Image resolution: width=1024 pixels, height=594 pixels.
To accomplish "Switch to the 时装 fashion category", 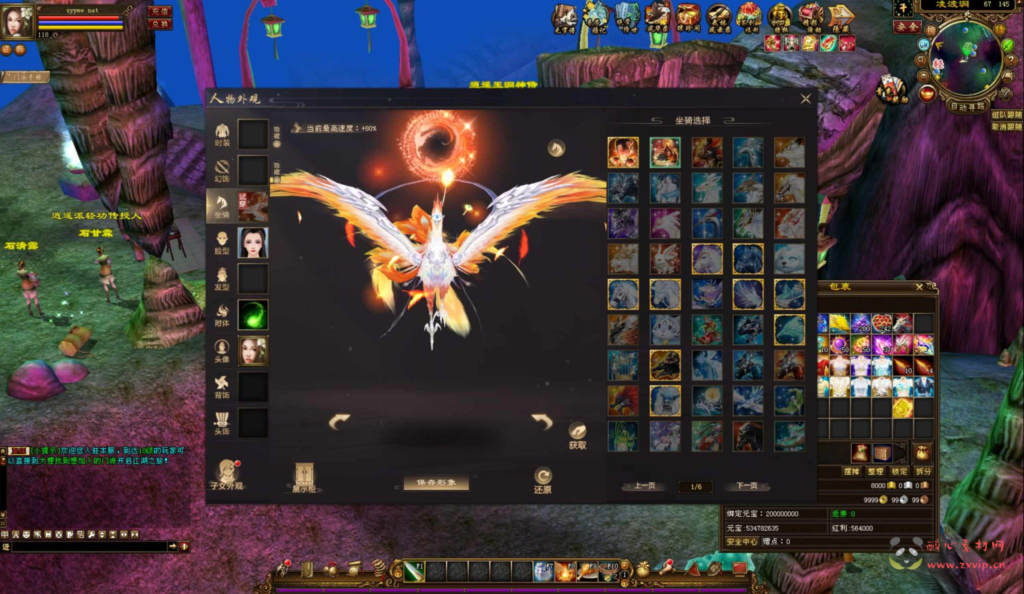I will tap(222, 134).
